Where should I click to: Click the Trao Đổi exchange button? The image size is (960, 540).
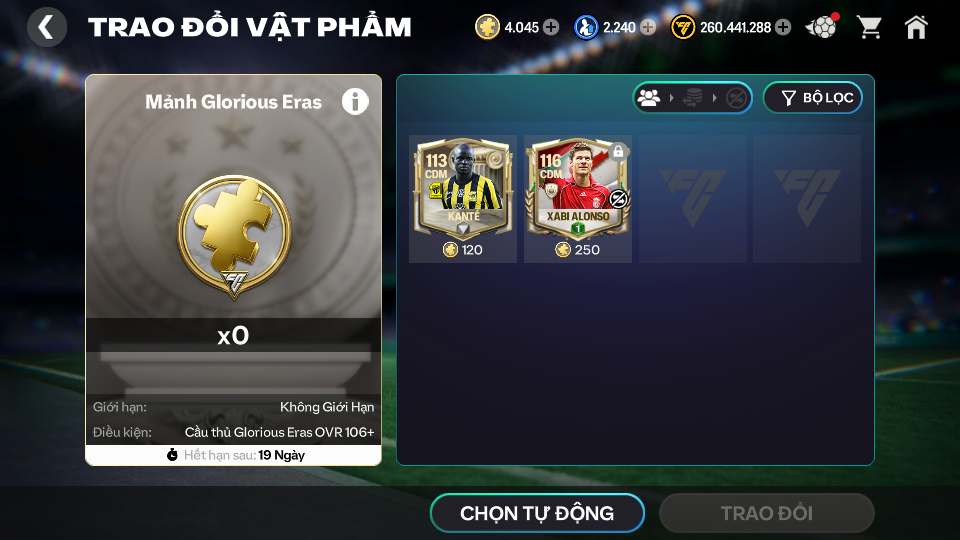pyautogui.click(x=766, y=513)
